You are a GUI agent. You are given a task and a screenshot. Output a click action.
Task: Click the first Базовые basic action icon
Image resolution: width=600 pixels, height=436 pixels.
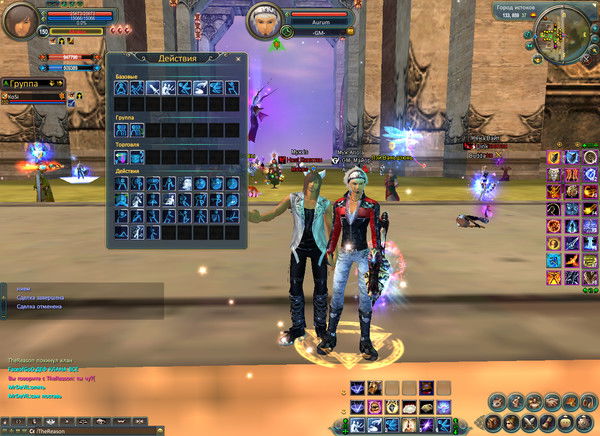pyautogui.click(x=121, y=88)
